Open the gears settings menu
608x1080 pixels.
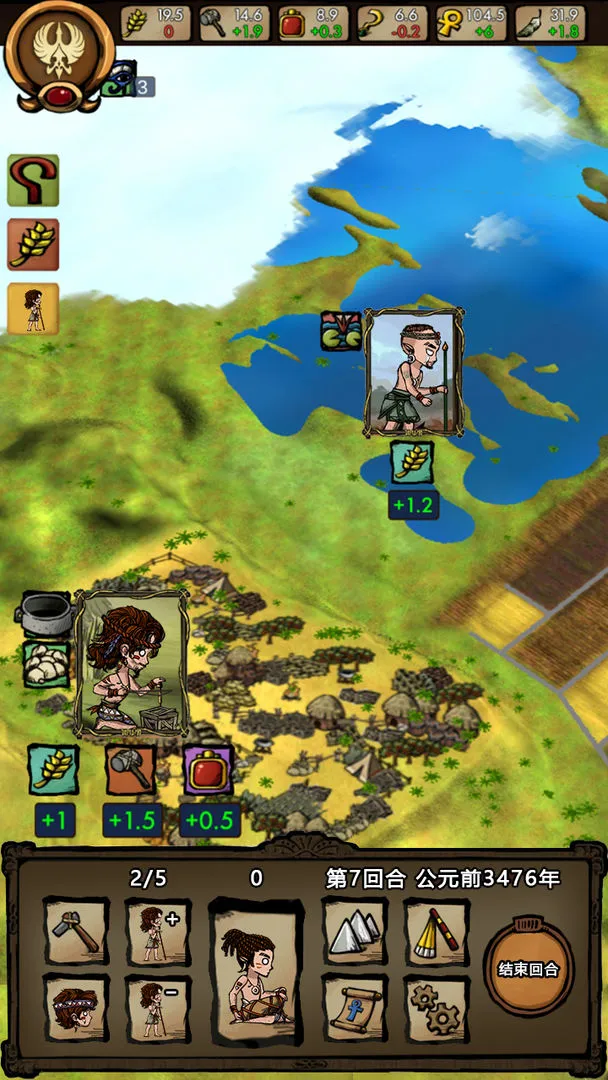(437, 1008)
